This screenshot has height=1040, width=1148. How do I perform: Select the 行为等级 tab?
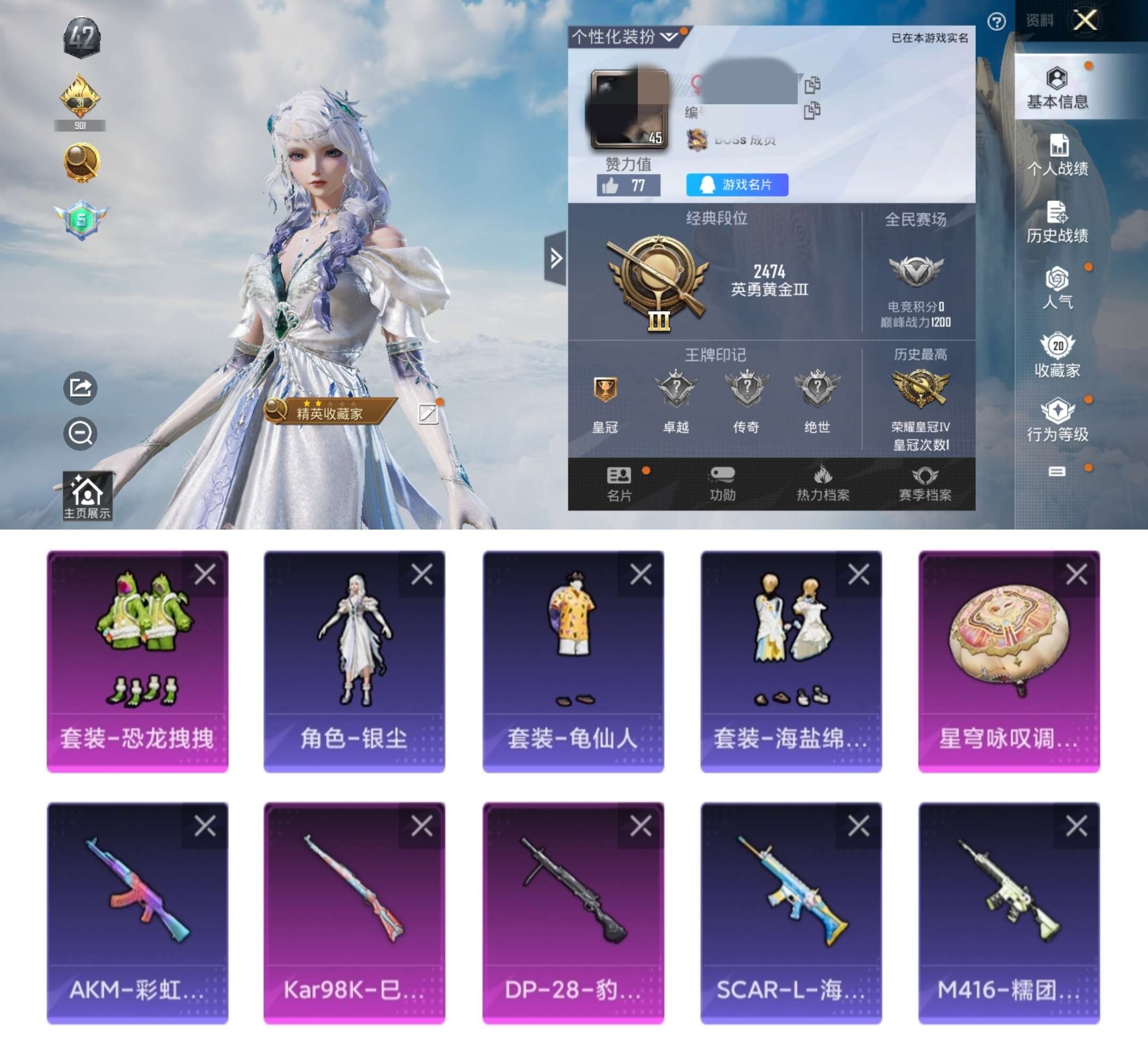coord(1057,421)
